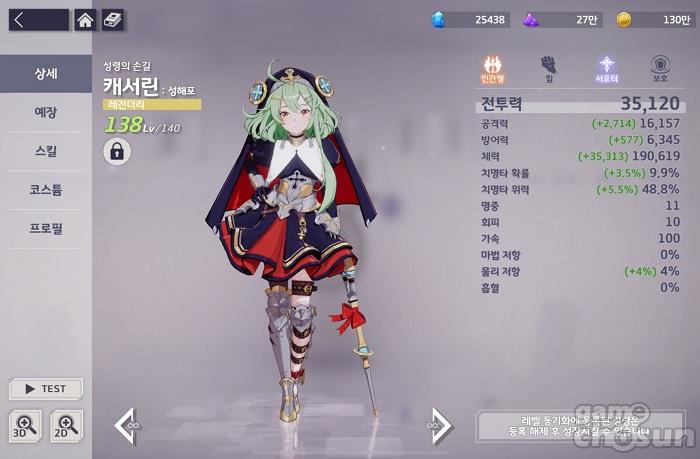Click the TEST play button
700x459 pixels.
(x=46, y=389)
